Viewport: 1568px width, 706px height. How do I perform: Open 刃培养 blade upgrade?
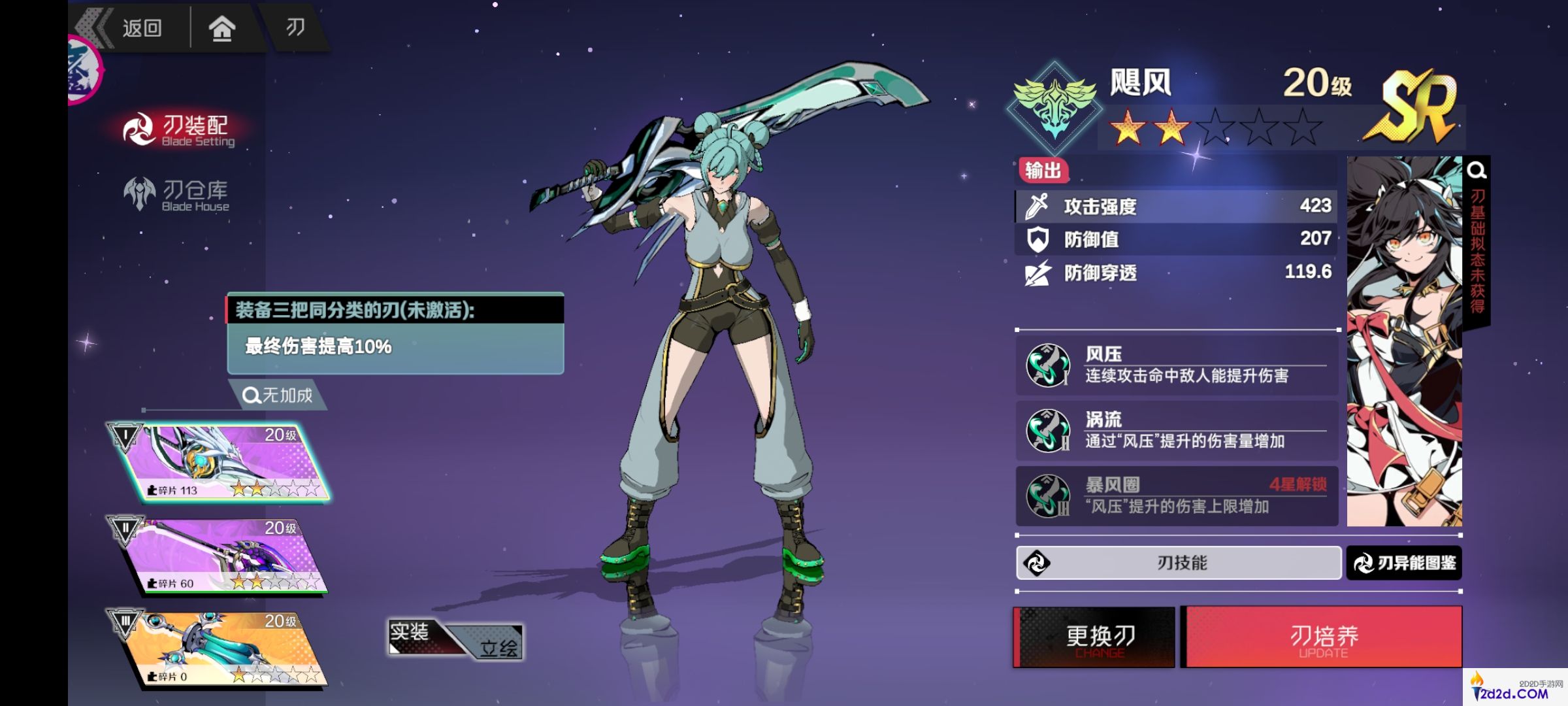(x=1324, y=637)
